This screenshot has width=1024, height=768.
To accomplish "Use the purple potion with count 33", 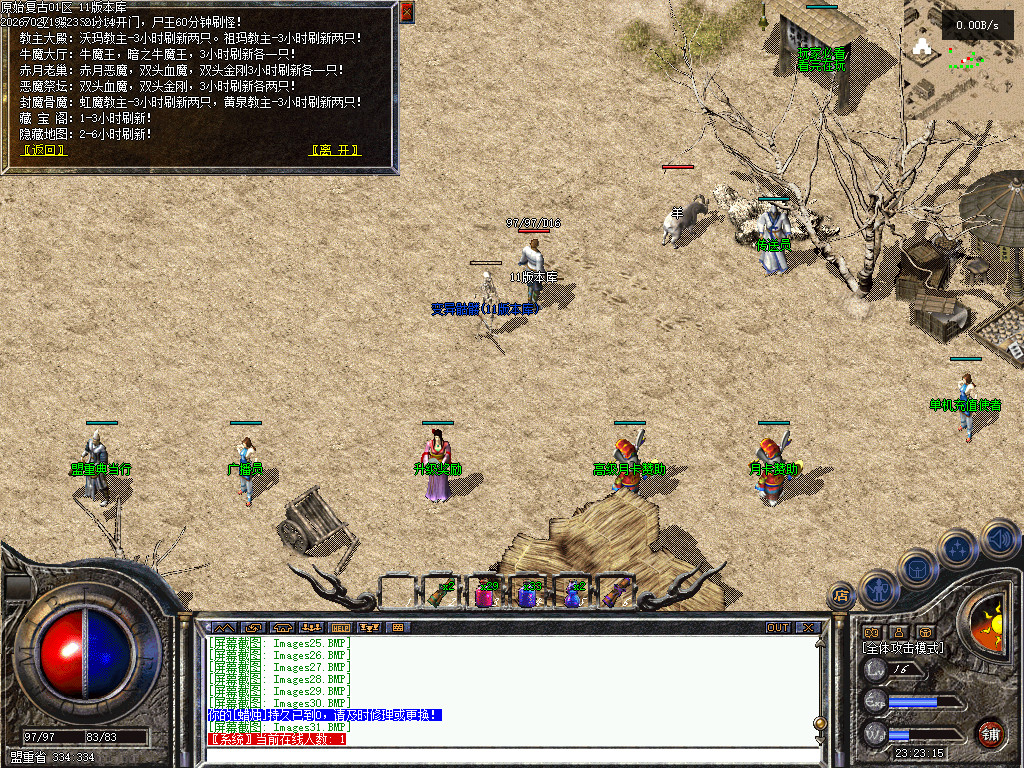I will pos(528,595).
